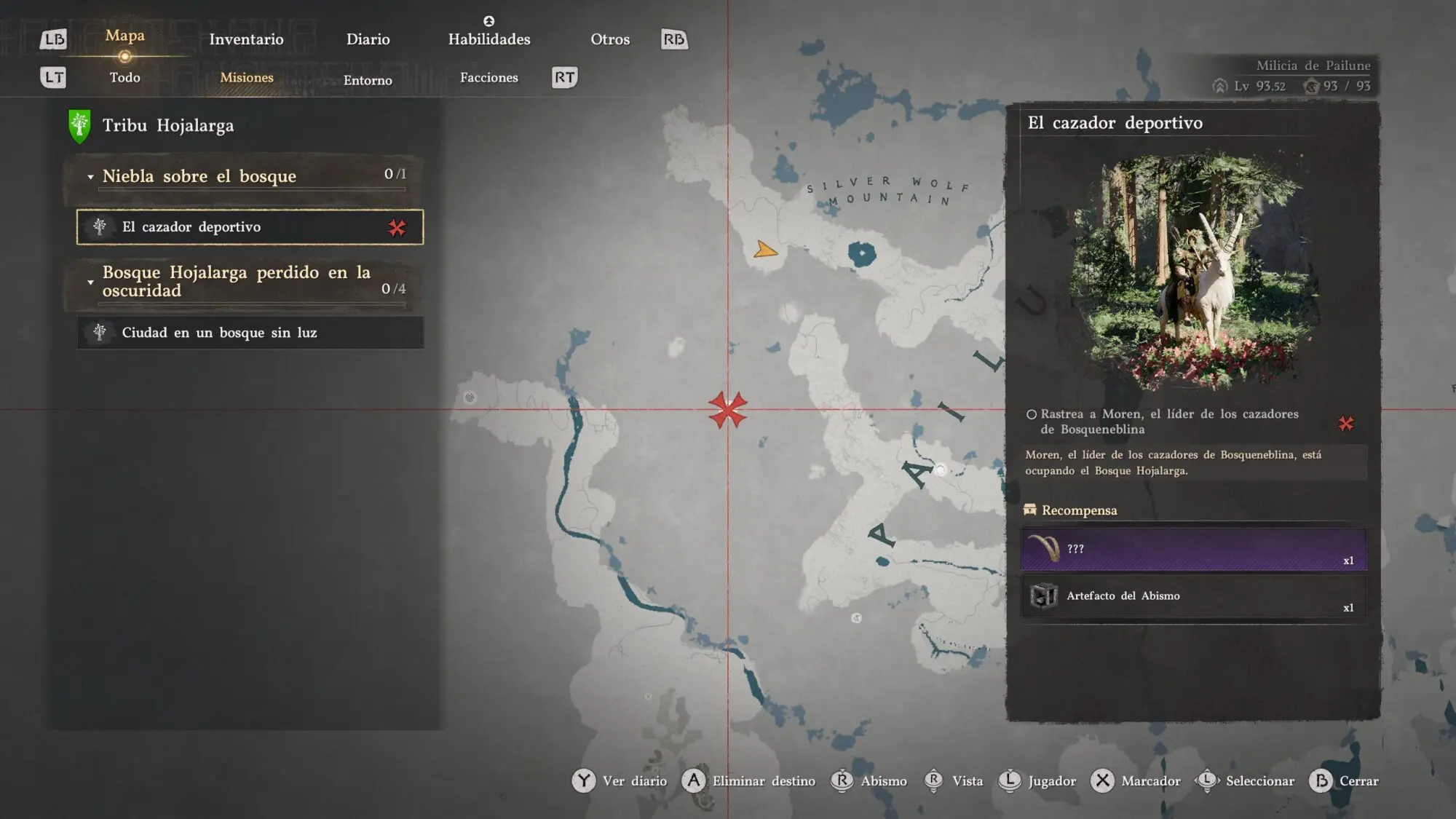Switch to the Inventario tab
The width and height of the screenshot is (1456, 819).
[x=246, y=39]
